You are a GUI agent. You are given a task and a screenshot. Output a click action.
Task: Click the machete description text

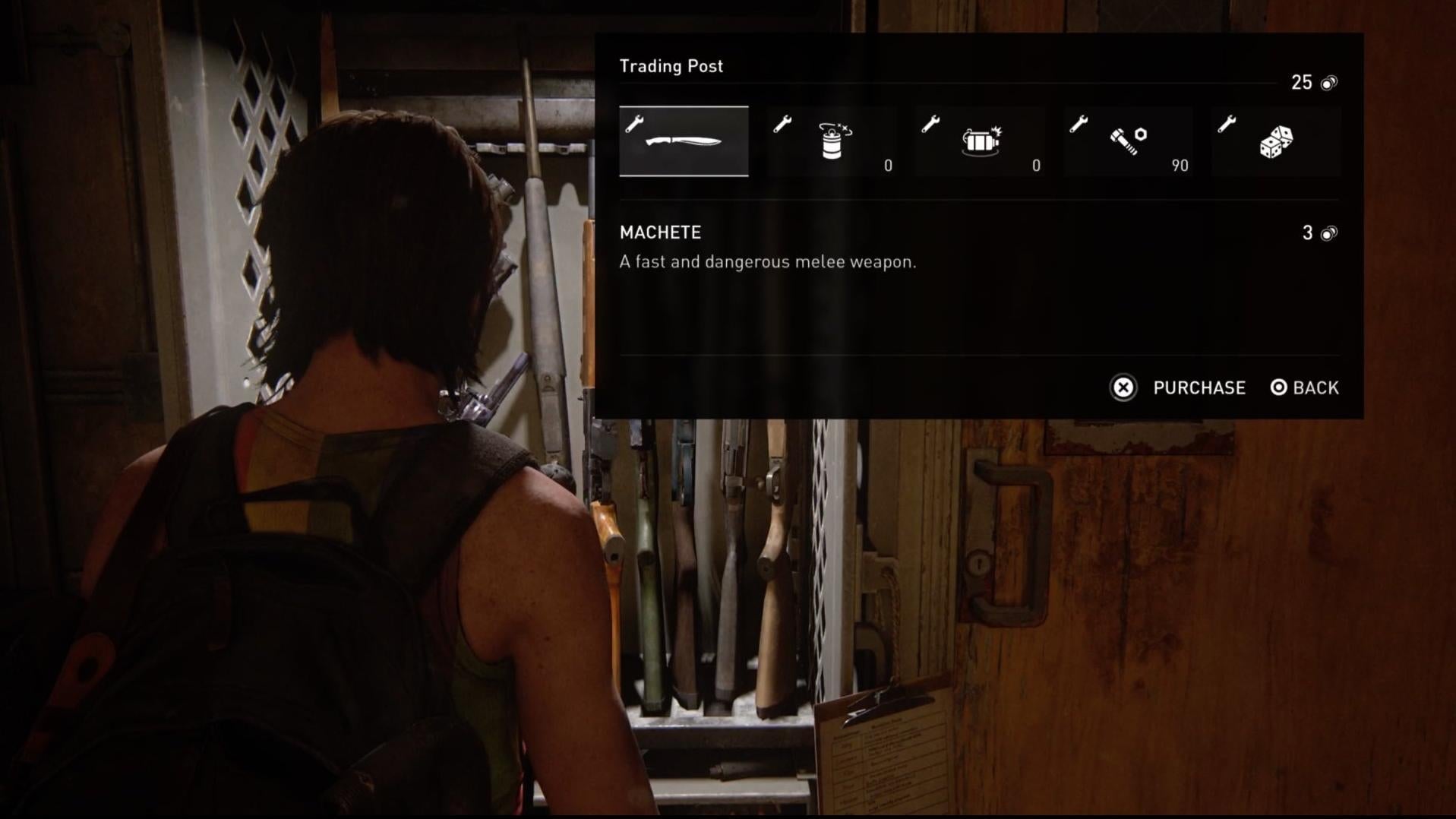pos(769,261)
